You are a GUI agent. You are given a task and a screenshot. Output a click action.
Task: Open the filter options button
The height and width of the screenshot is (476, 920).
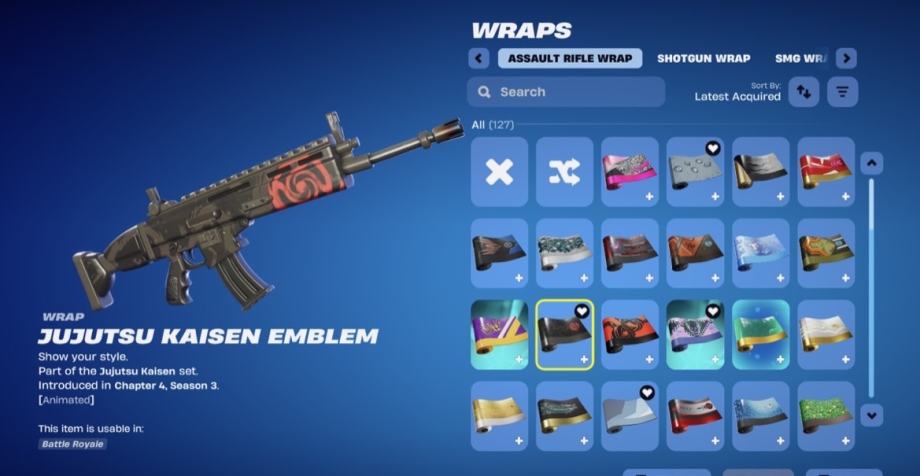click(x=843, y=92)
